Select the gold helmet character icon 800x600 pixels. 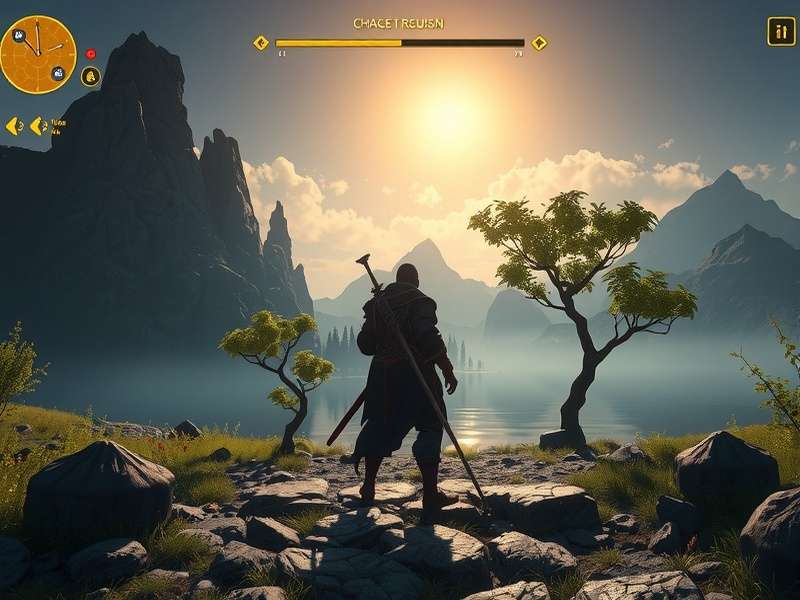pos(91,76)
